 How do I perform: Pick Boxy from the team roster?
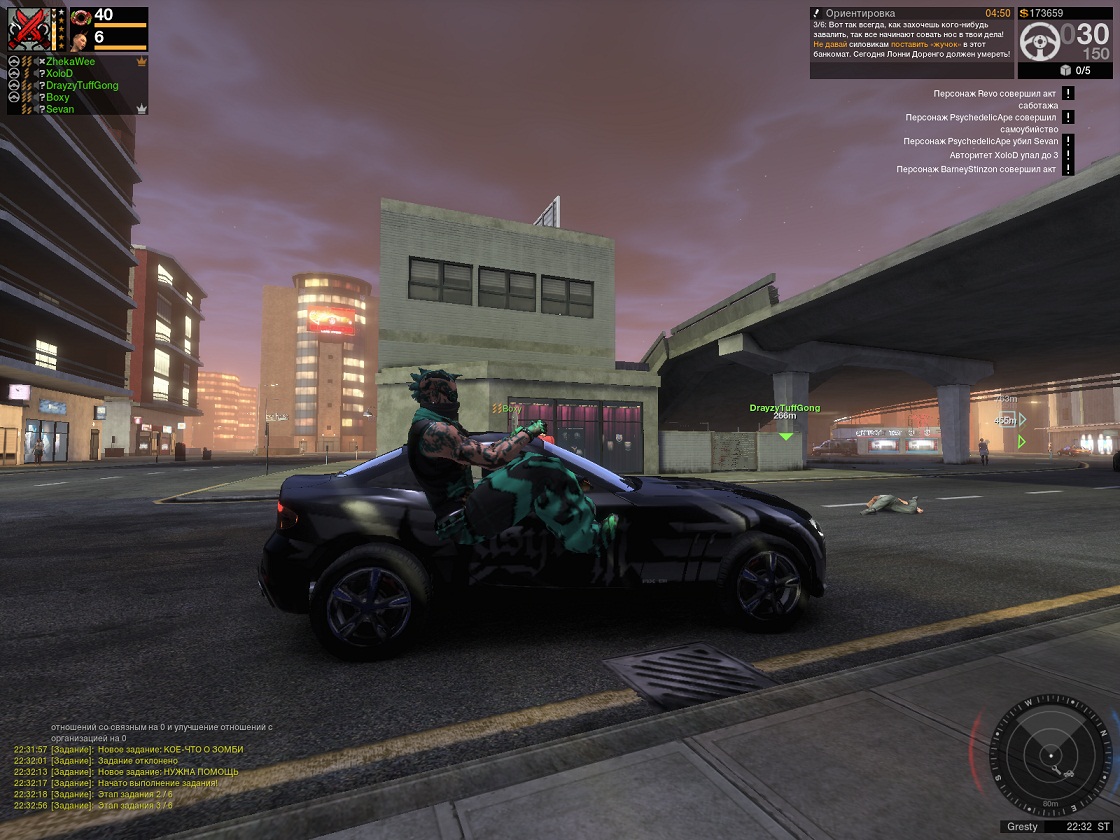(57, 98)
